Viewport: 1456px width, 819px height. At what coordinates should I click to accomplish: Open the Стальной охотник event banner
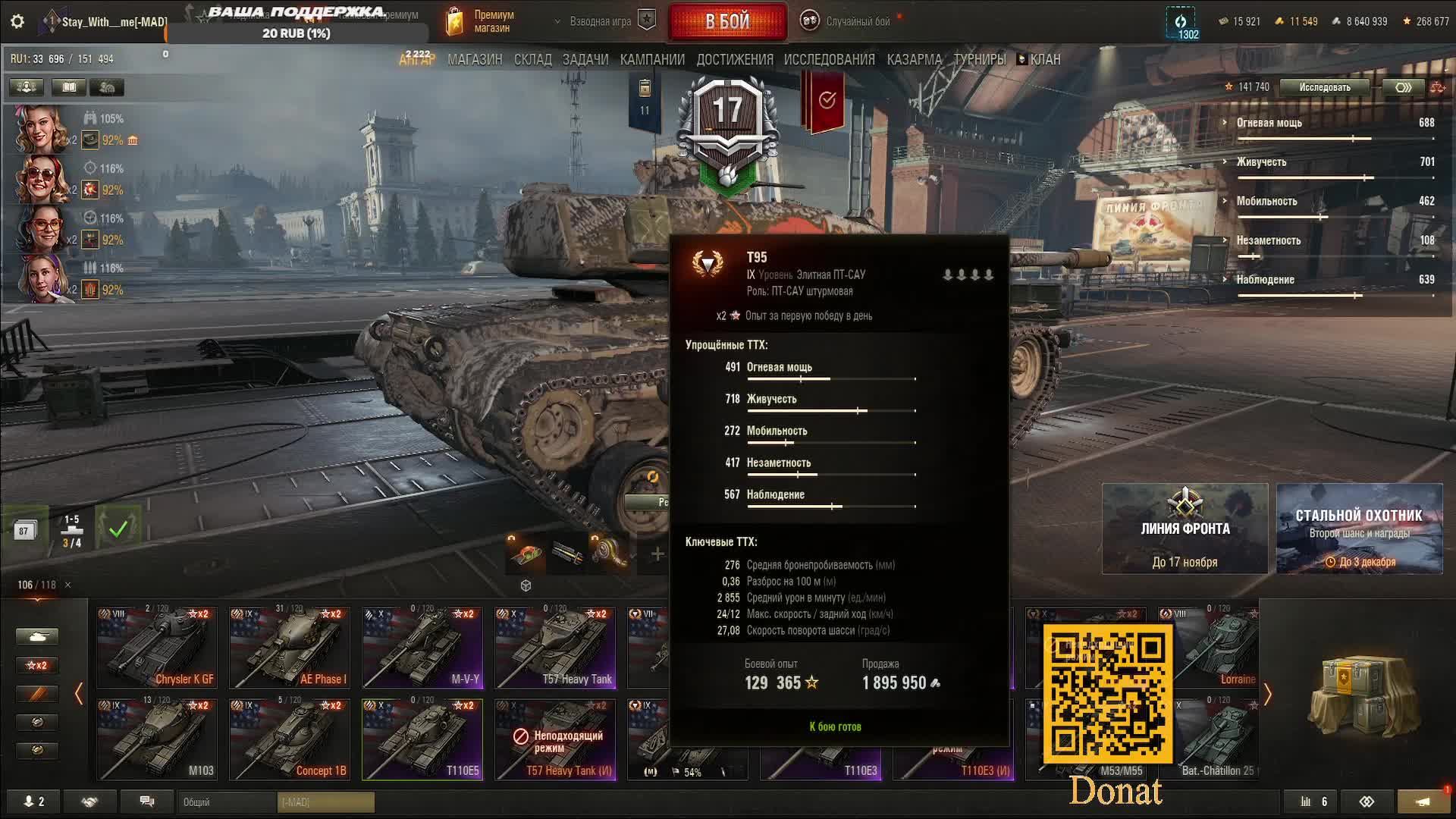click(x=1359, y=529)
